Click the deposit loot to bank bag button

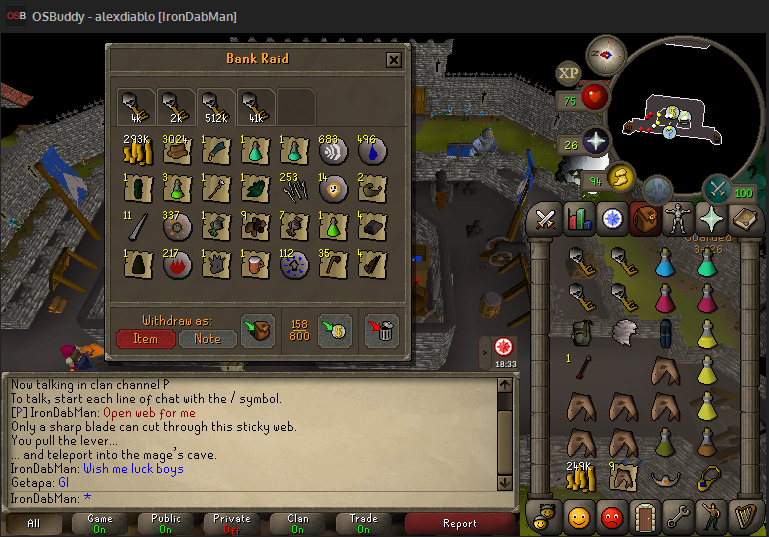pos(258,329)
